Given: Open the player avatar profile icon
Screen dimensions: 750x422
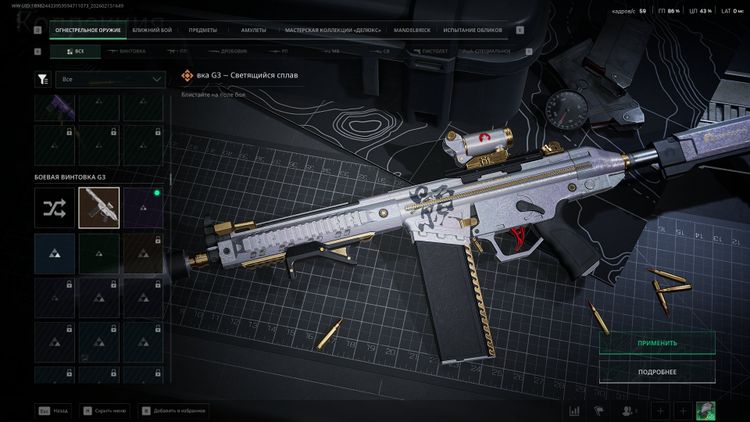Looking at the screenshot, I should pos(706,410).
